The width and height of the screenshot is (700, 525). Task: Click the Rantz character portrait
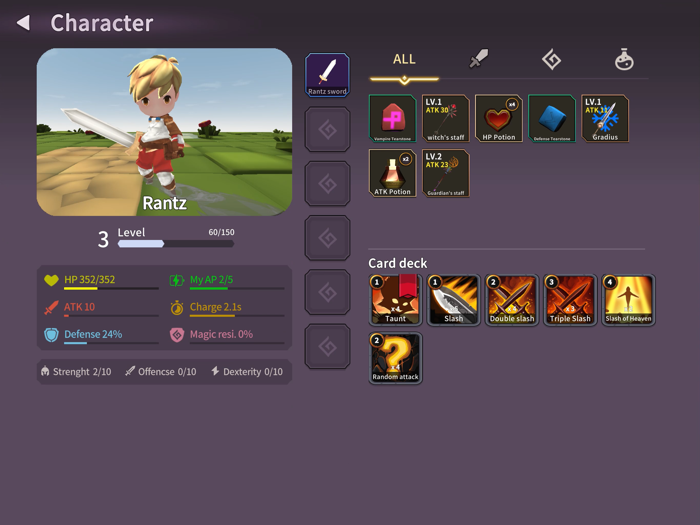point(165,132)
